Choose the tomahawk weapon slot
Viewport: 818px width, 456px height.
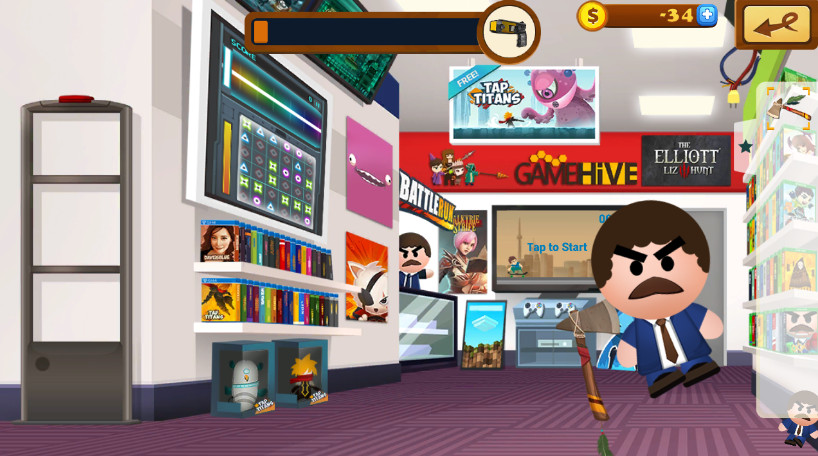pos(789,108)
